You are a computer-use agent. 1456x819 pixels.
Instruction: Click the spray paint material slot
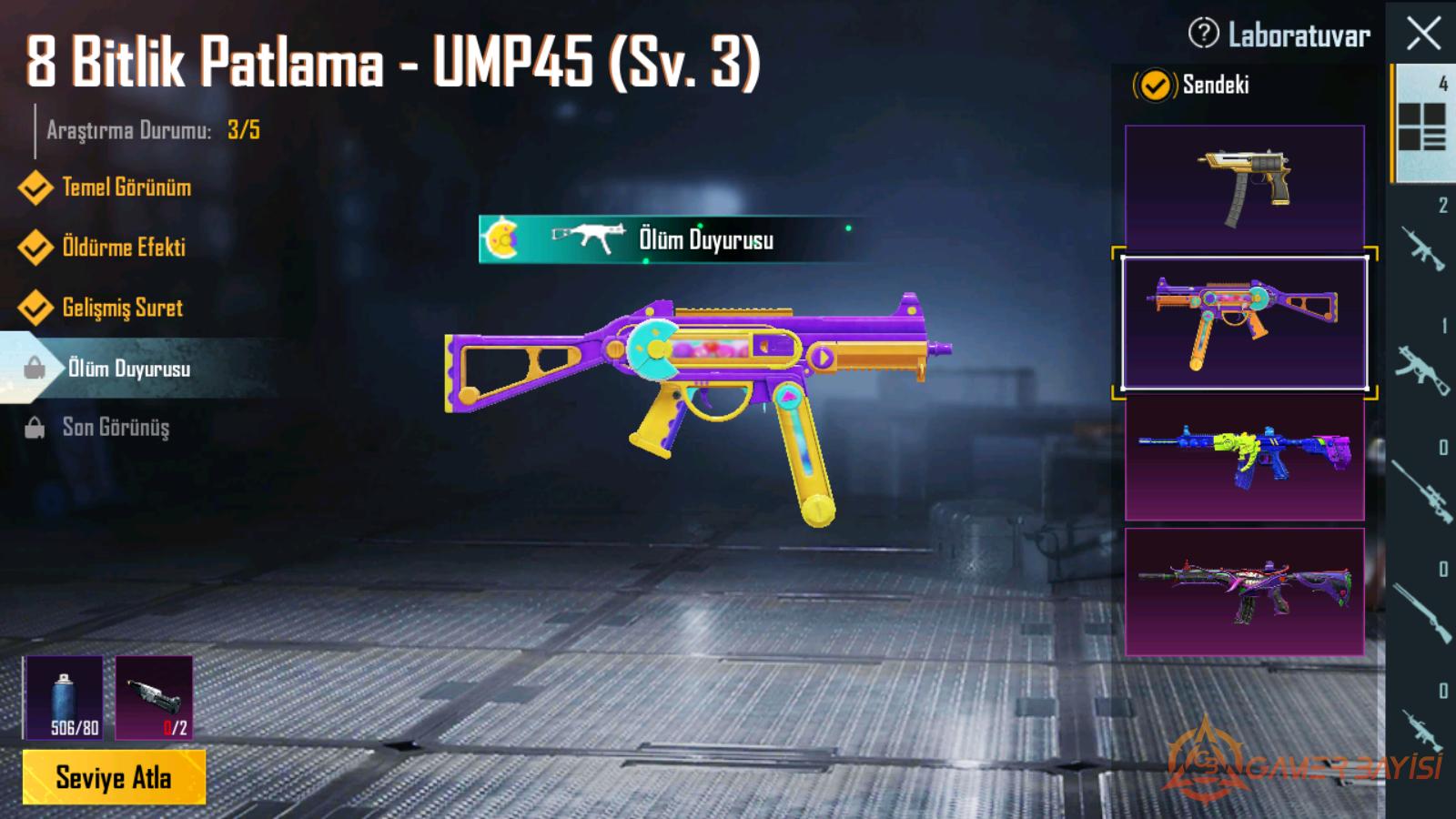[x=64, y=697]
